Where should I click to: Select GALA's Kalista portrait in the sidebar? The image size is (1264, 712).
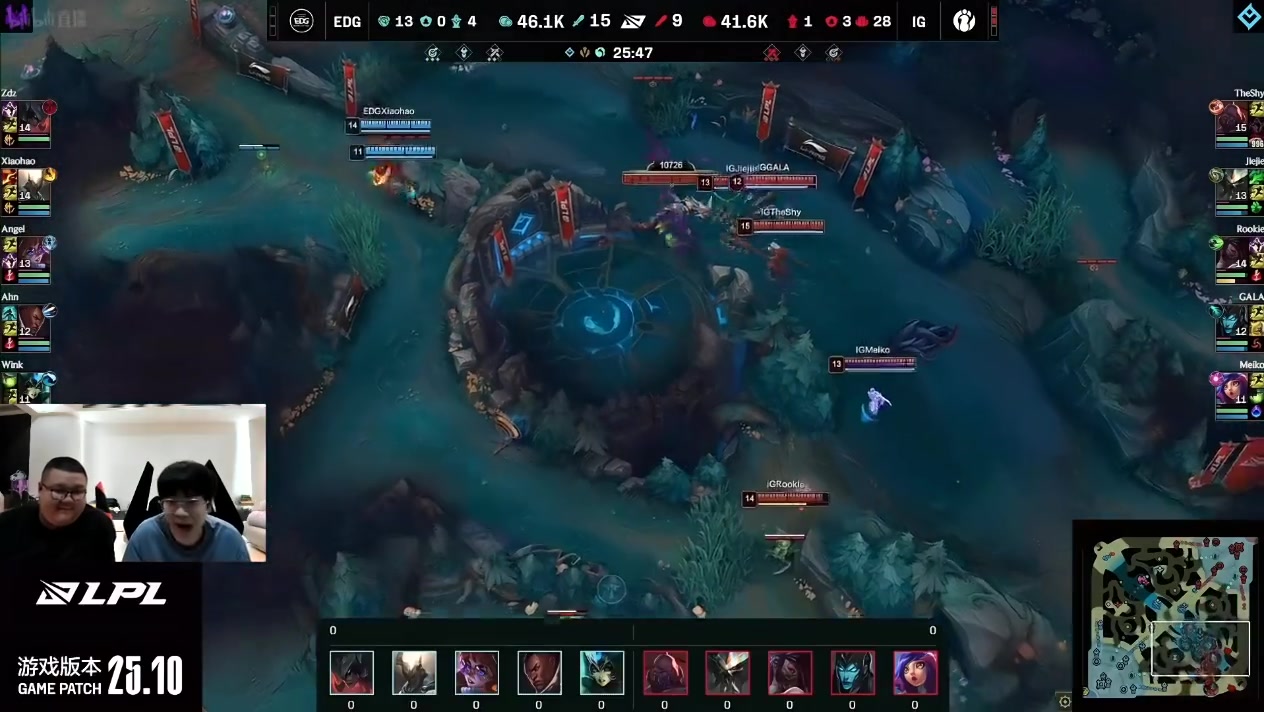pos(1231,322)
